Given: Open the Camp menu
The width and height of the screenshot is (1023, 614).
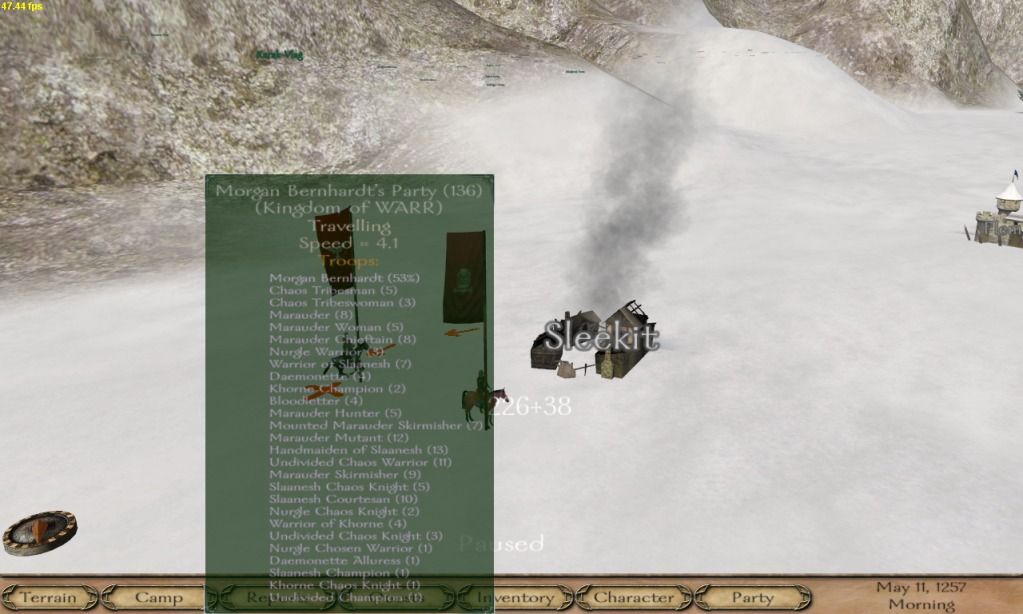Looking at the screenshot, I should tap(157, 598).
